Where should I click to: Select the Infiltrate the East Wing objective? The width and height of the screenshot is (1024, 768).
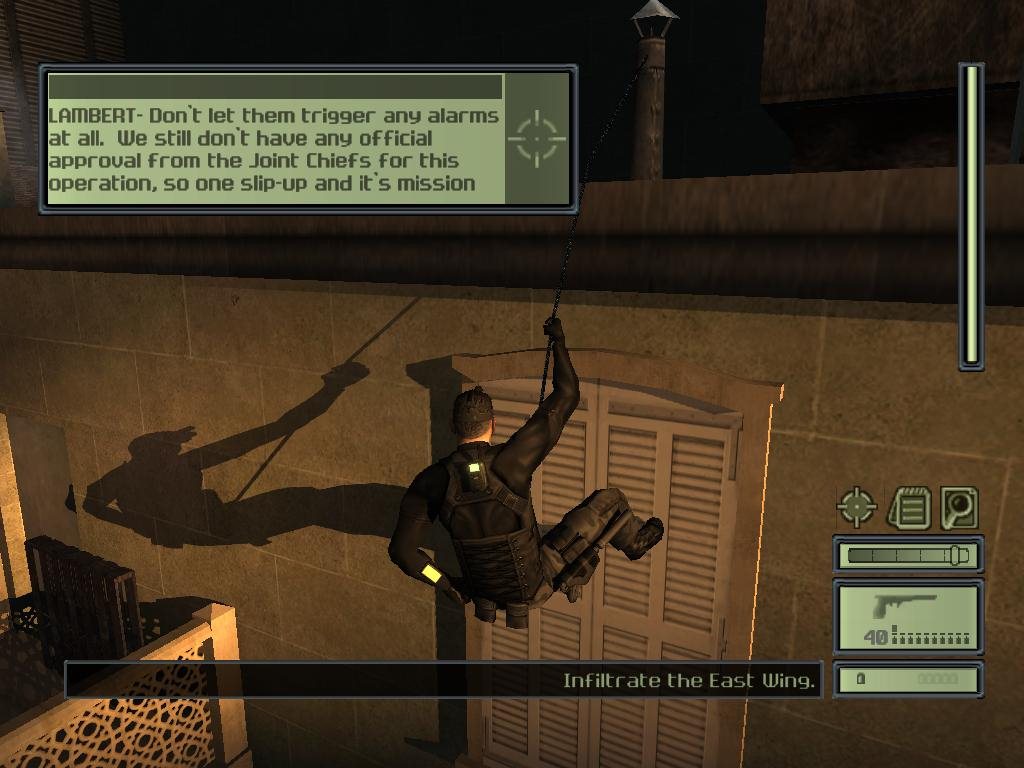(x=690, y=681)
